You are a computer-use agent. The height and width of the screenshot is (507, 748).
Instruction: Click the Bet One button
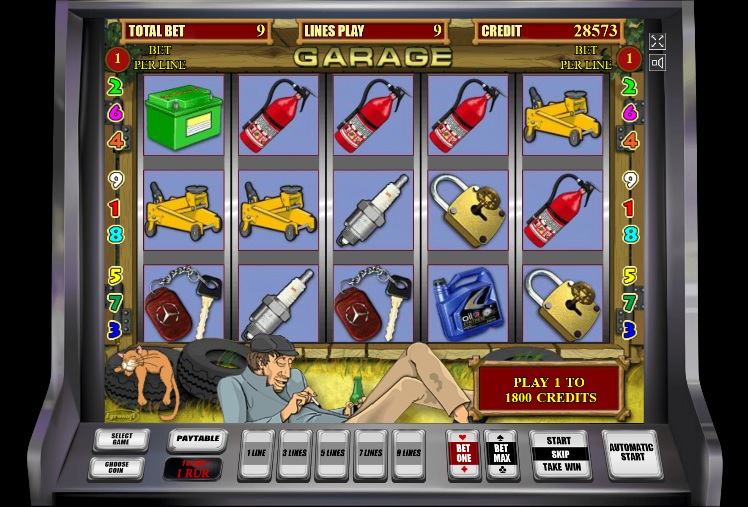tap(464, 454)
